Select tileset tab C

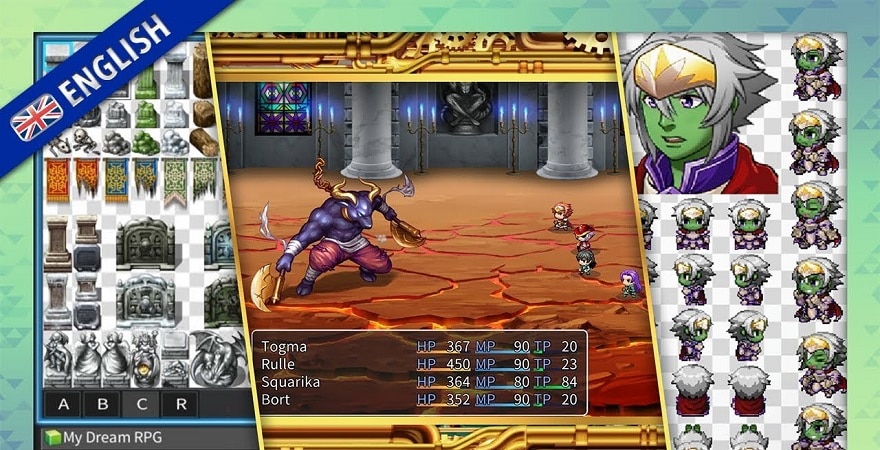(x=141, y=405)
